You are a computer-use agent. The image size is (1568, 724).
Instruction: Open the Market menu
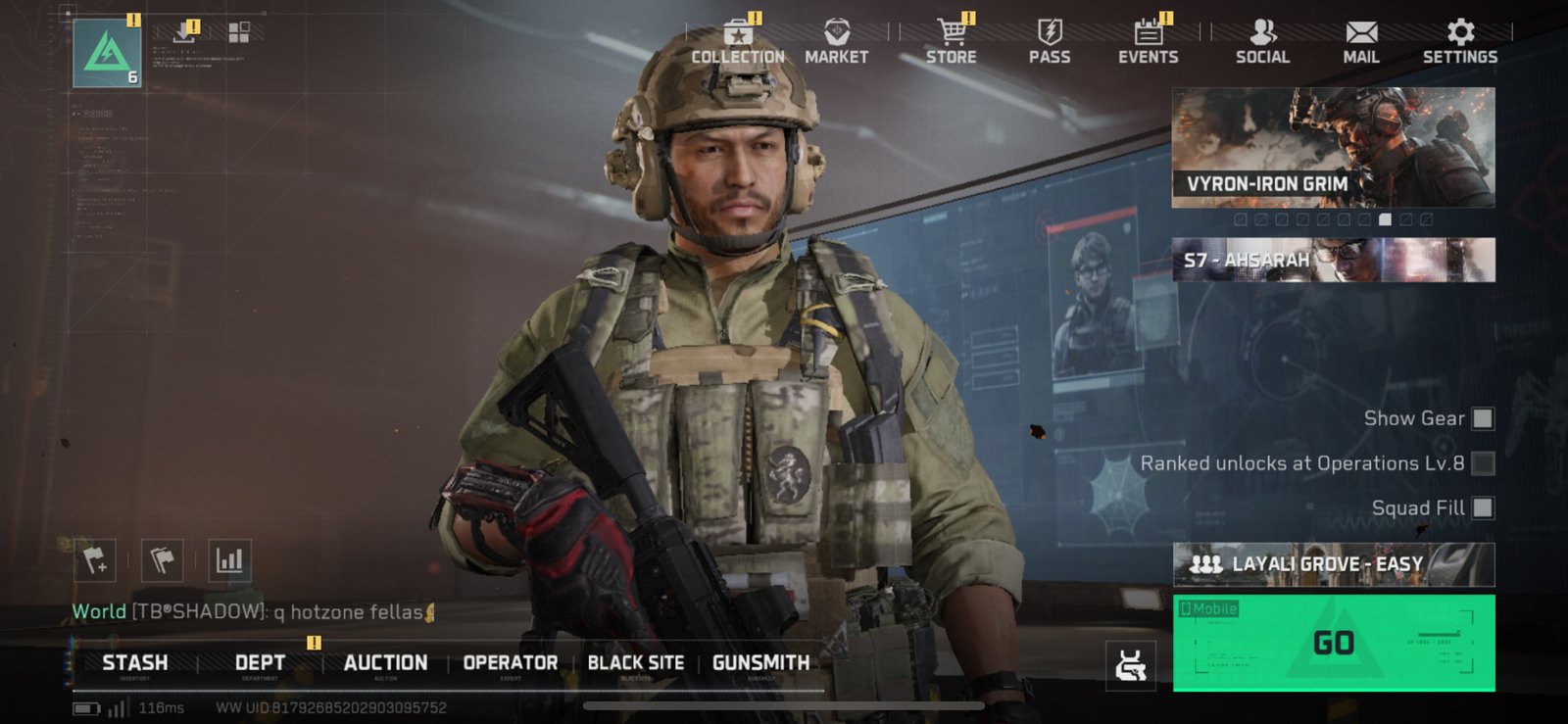point(836,43)
